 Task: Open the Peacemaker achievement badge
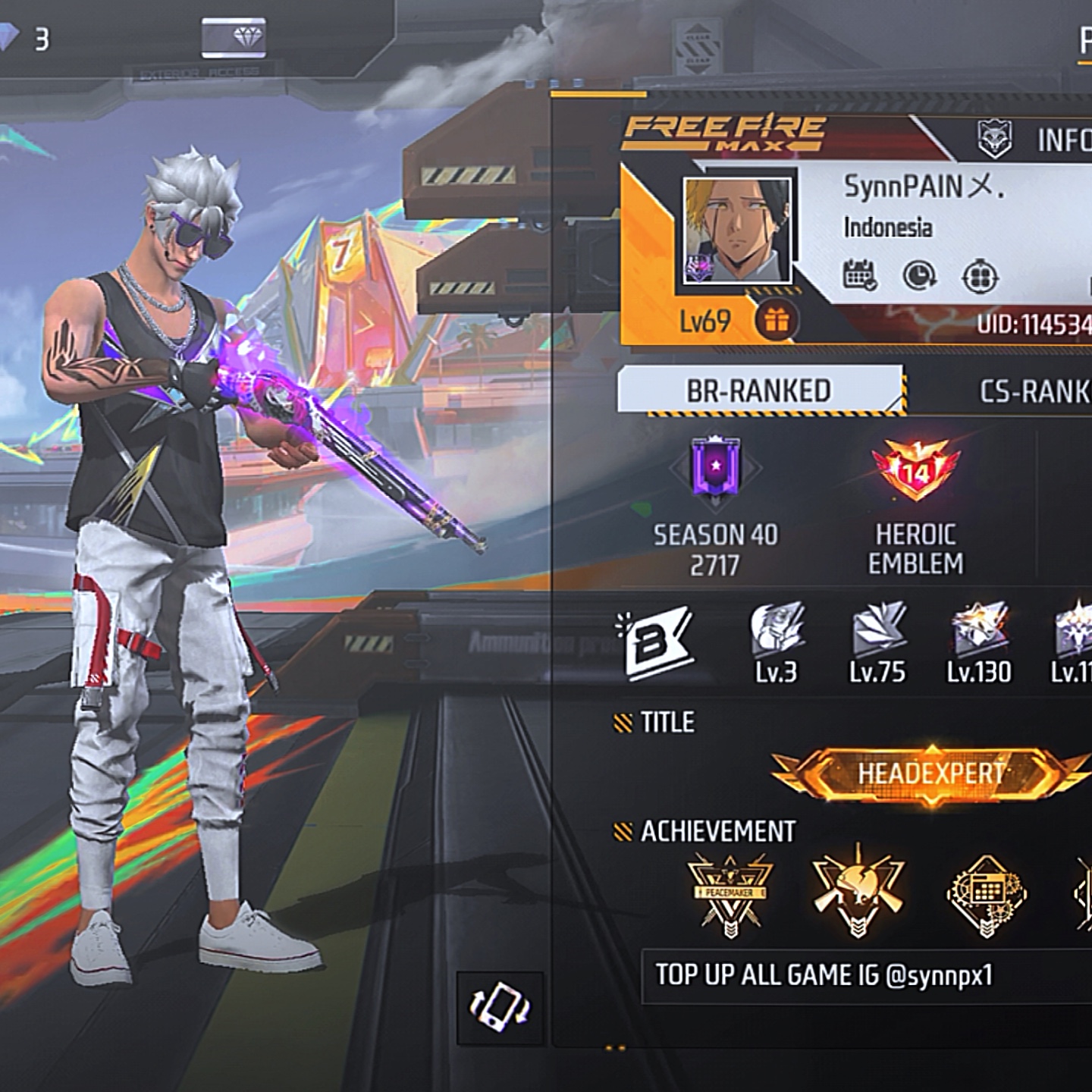tap(730, 892)
